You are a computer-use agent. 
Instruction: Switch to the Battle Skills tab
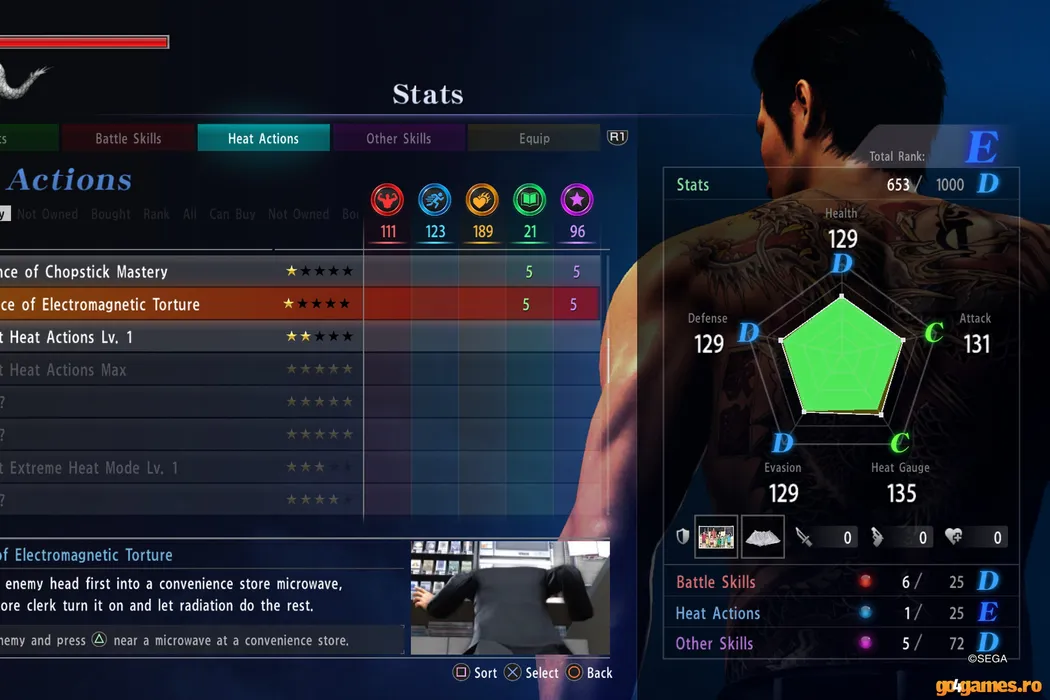[x=128, y=138]
